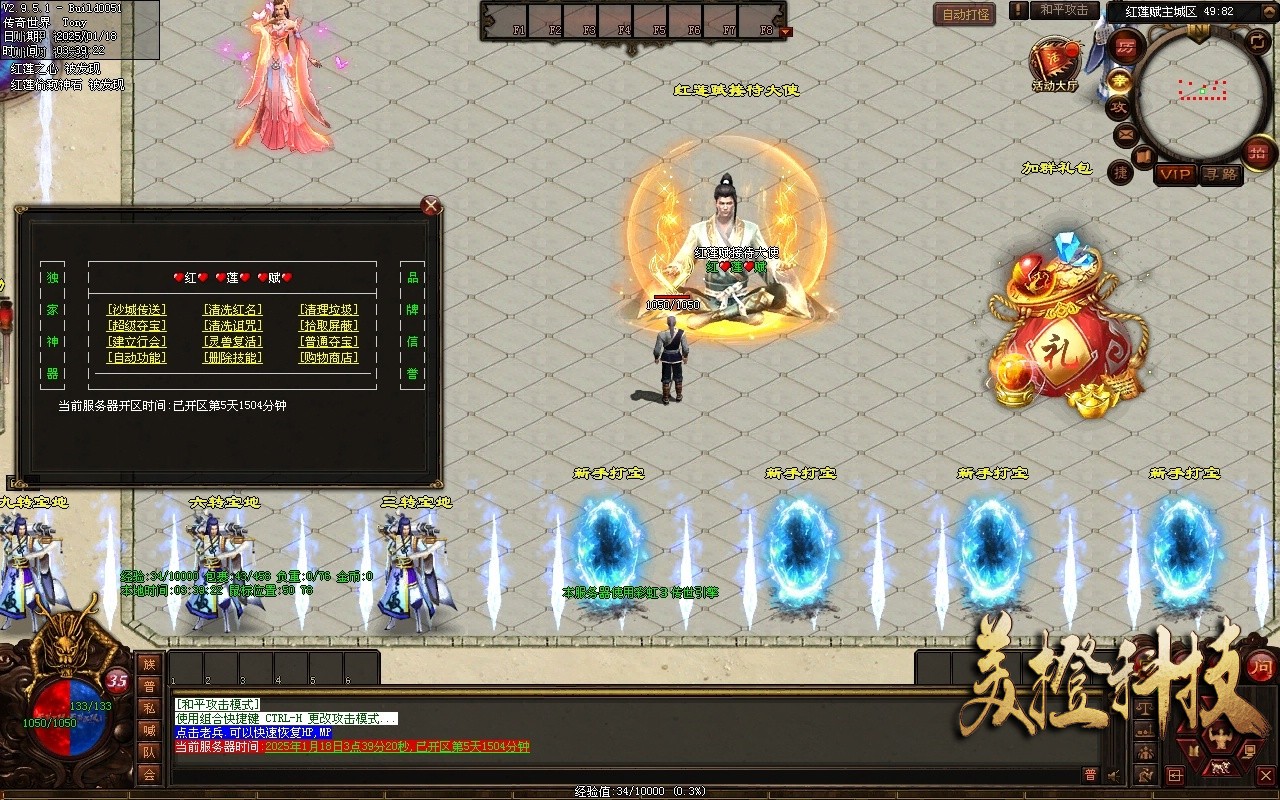
Task: Click the 经验值 experience bar at screen bottom
Action: tap(640, 790)
